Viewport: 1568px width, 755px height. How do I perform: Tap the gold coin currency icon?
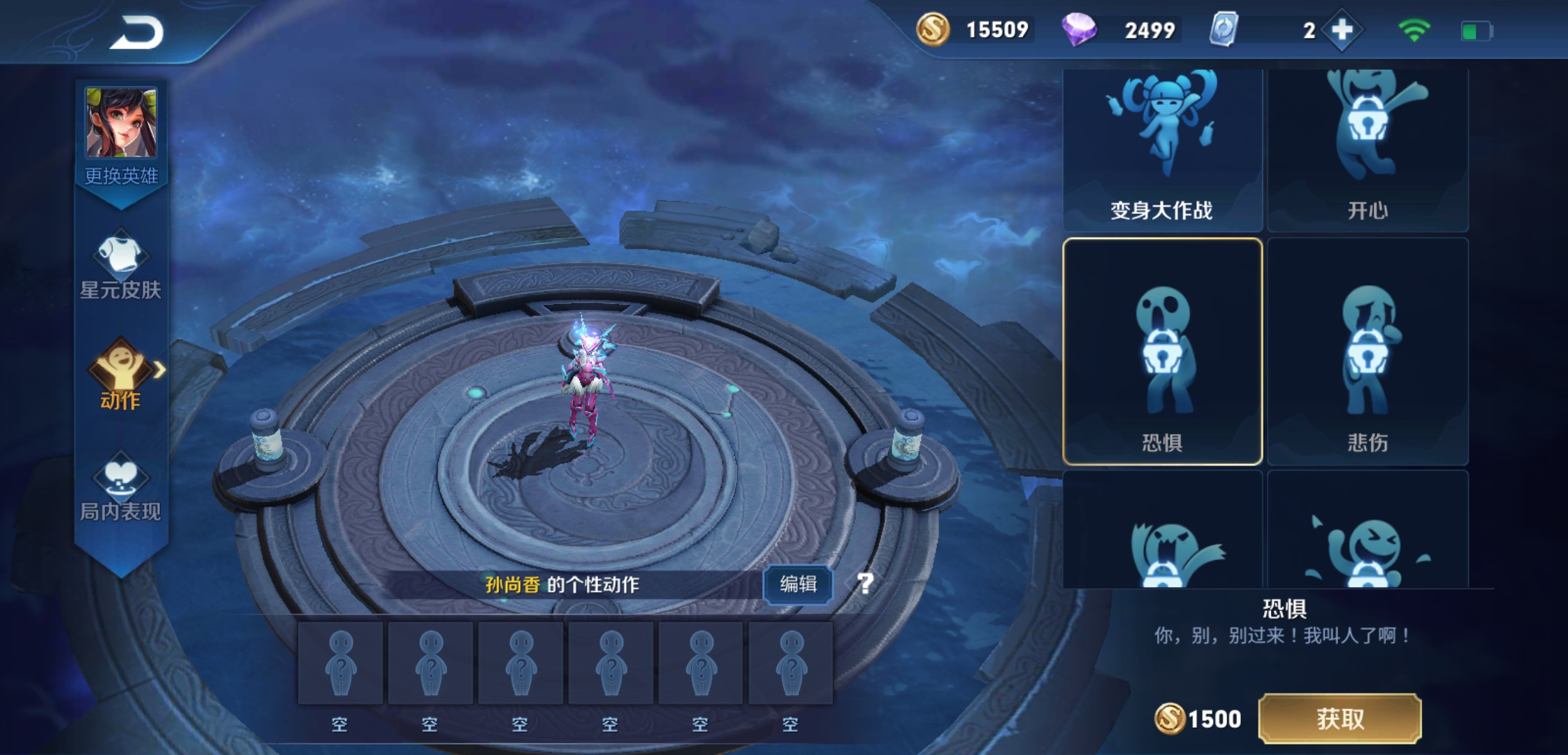[x=933, y=29]
